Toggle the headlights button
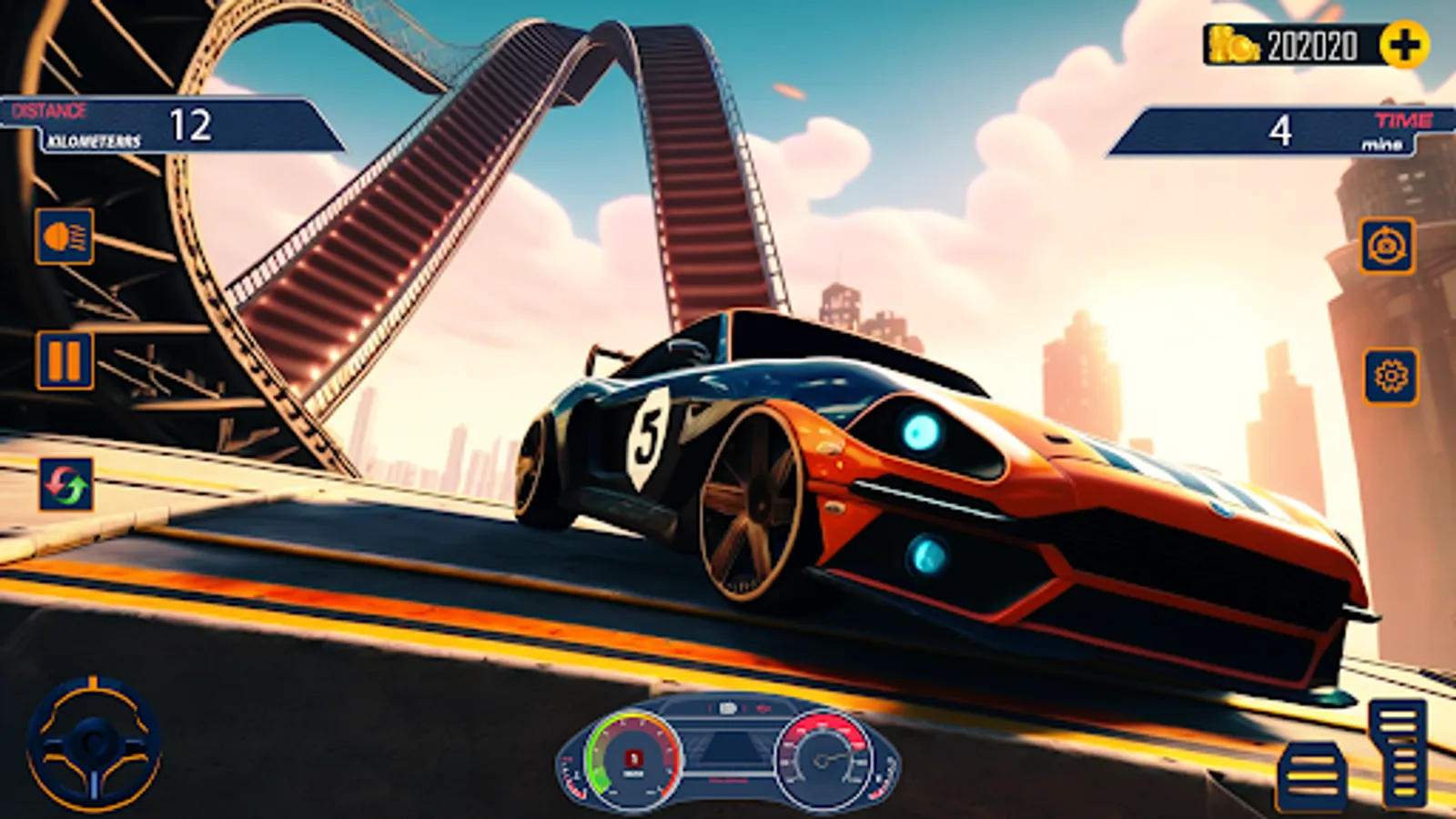1456x819 pixels. pyautogui.click(x=65, y=237)
